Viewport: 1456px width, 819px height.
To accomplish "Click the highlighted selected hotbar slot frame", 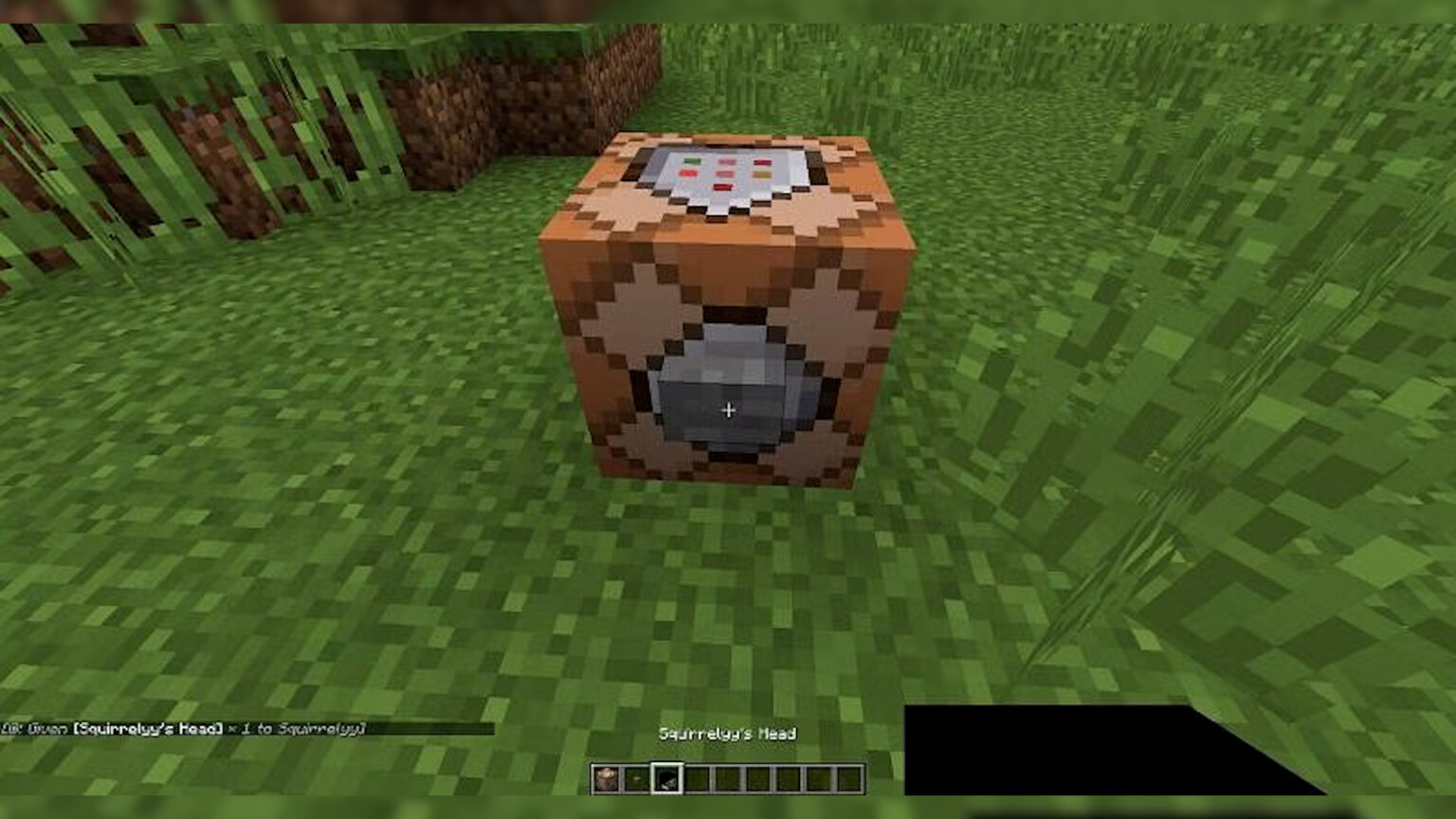I will 666,777.
